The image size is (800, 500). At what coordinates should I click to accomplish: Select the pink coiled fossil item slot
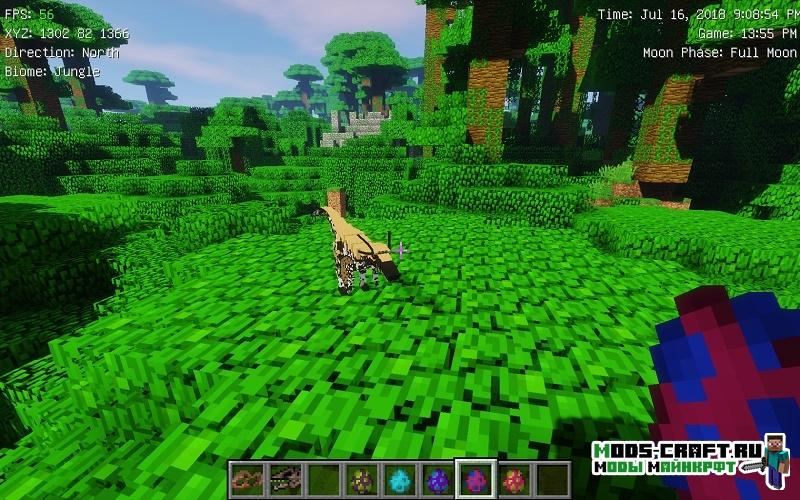(x=247, y=479)
